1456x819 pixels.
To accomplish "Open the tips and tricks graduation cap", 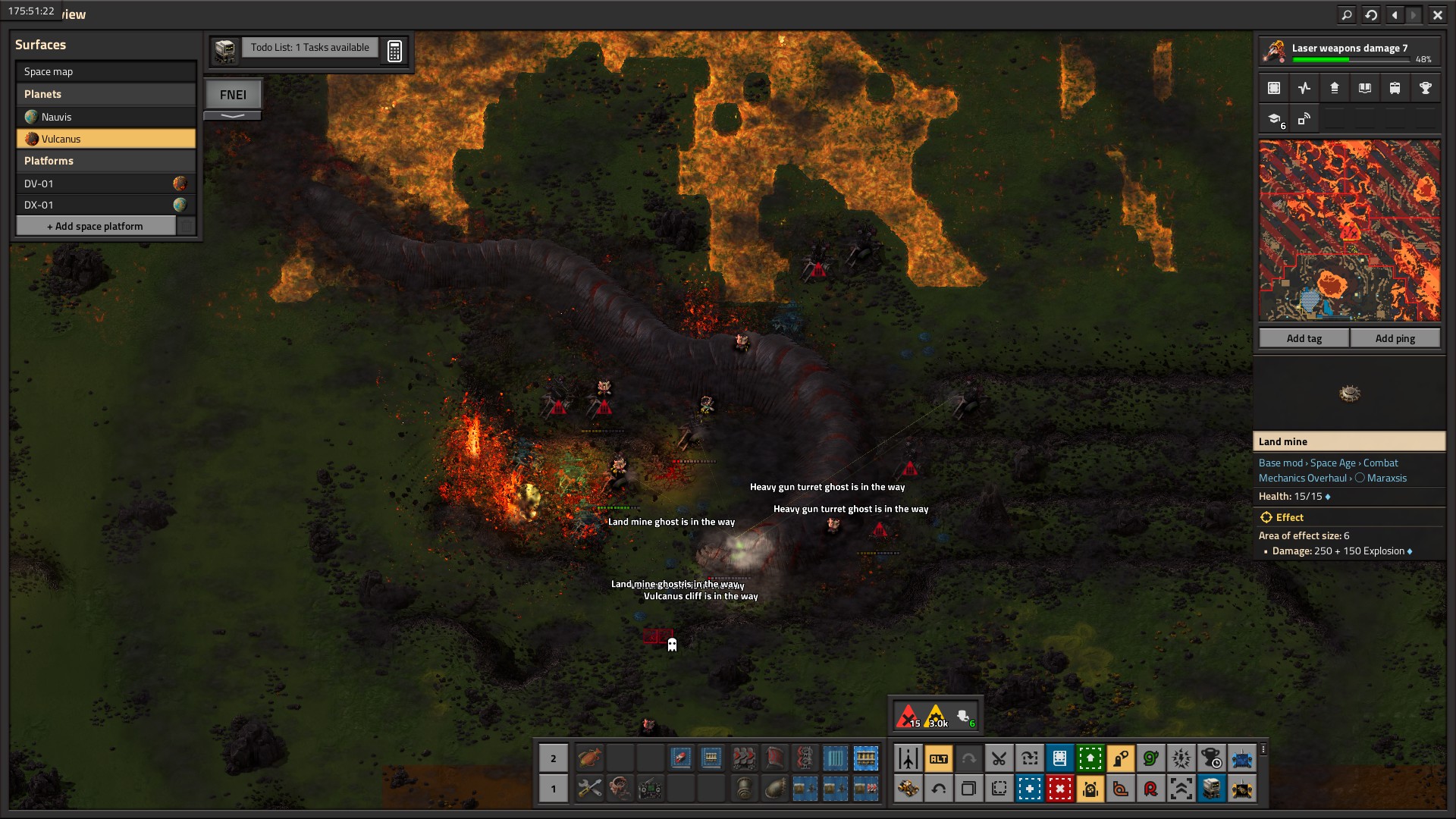I will (1274, 119).
